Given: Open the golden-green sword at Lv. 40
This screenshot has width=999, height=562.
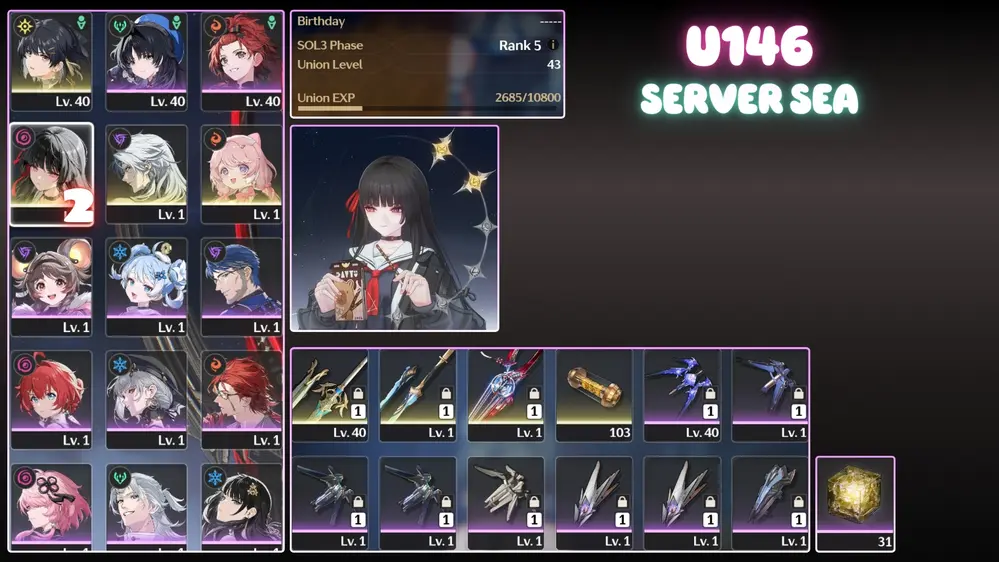Looking at the screenshot, I should (330, 393).
